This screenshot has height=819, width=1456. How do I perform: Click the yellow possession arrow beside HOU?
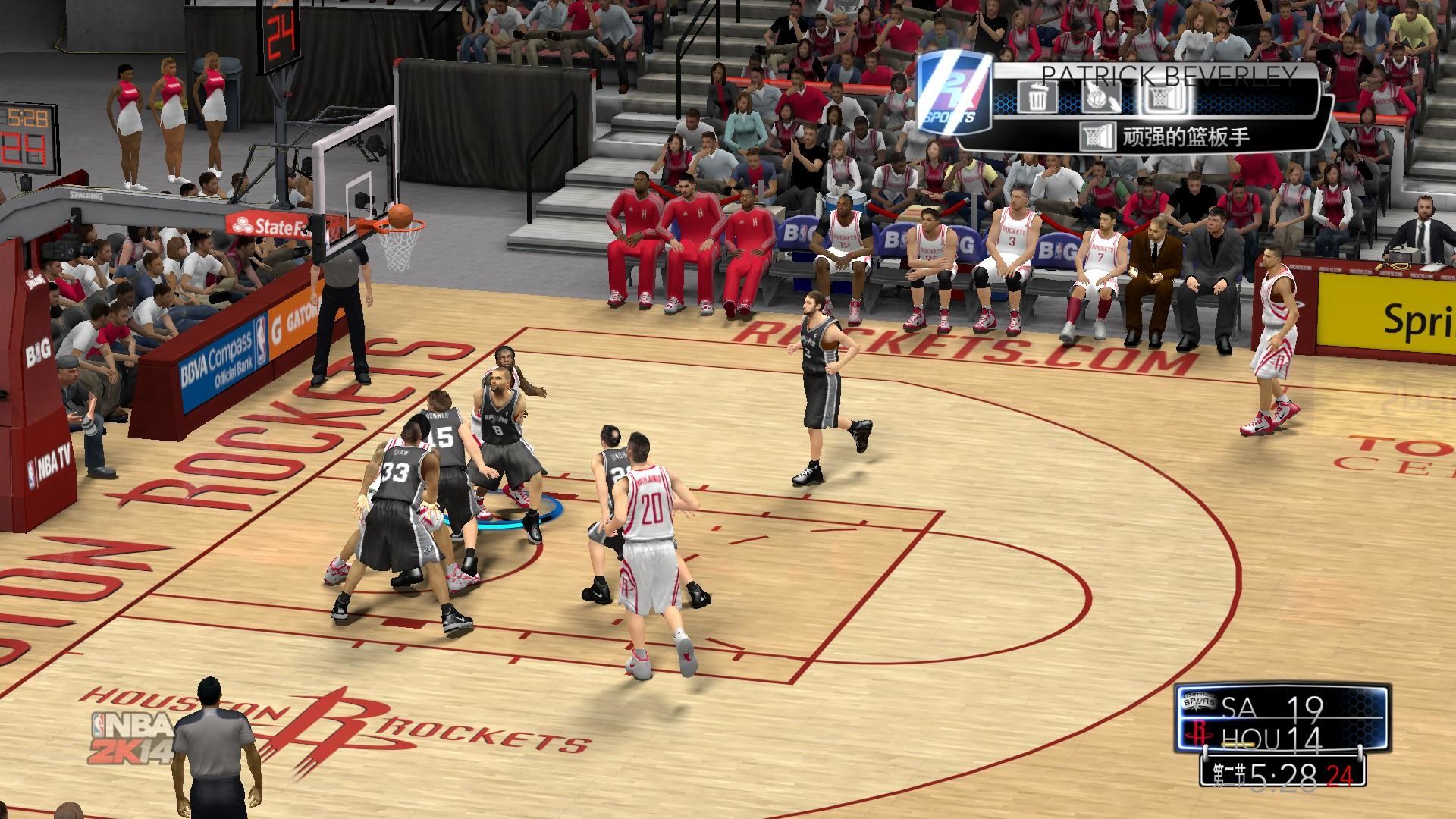tap(1238, 745)
